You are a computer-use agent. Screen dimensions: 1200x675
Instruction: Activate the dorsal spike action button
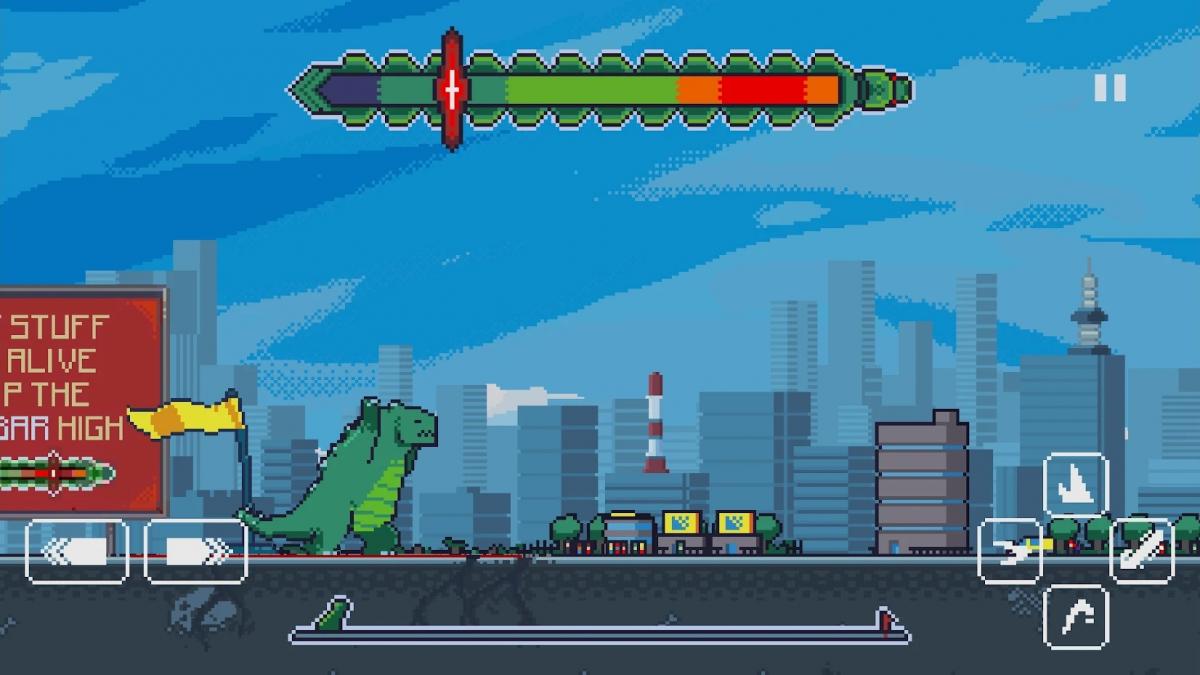tap(1076, 484)
